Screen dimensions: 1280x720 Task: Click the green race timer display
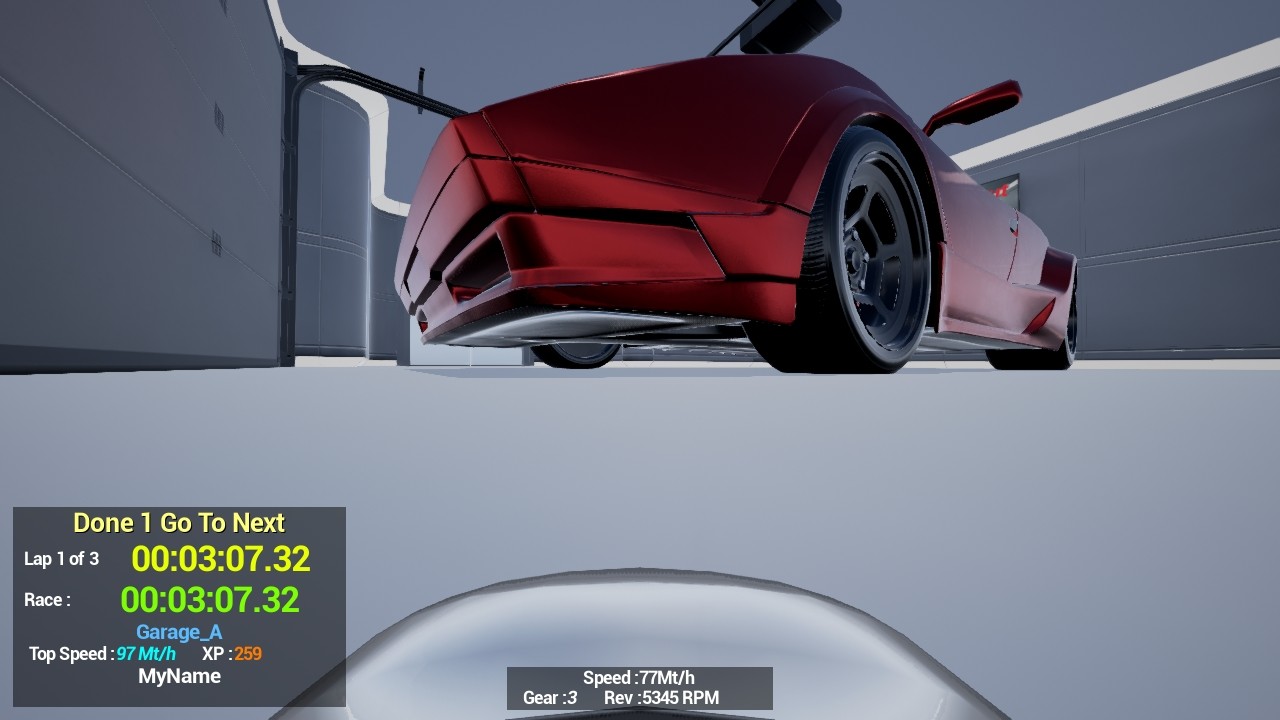[x=212, y=600]
